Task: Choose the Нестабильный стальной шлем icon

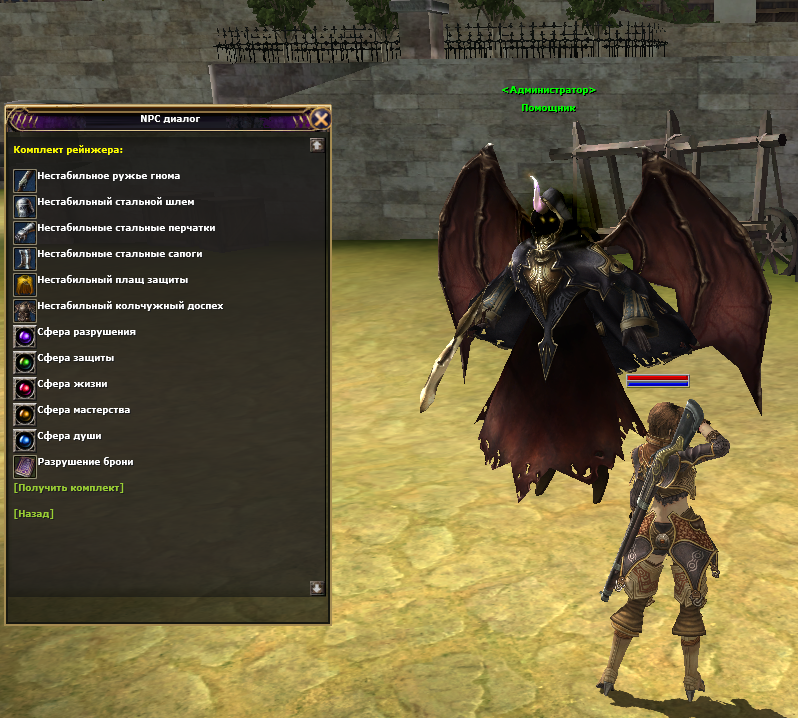Action: pos(25,206)
